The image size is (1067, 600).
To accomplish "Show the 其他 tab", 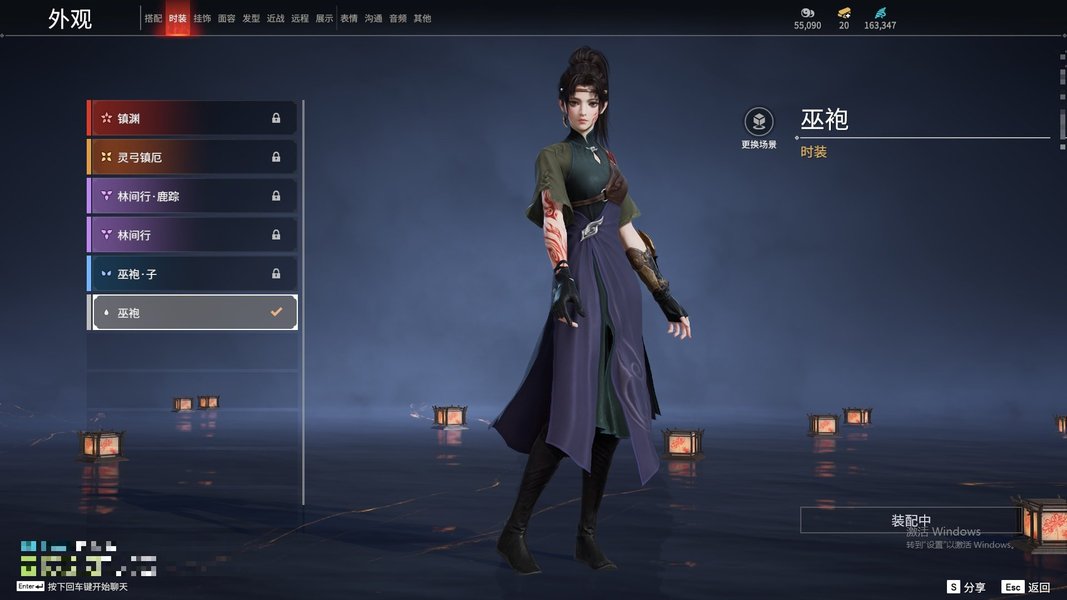I will tap(422, 19).
